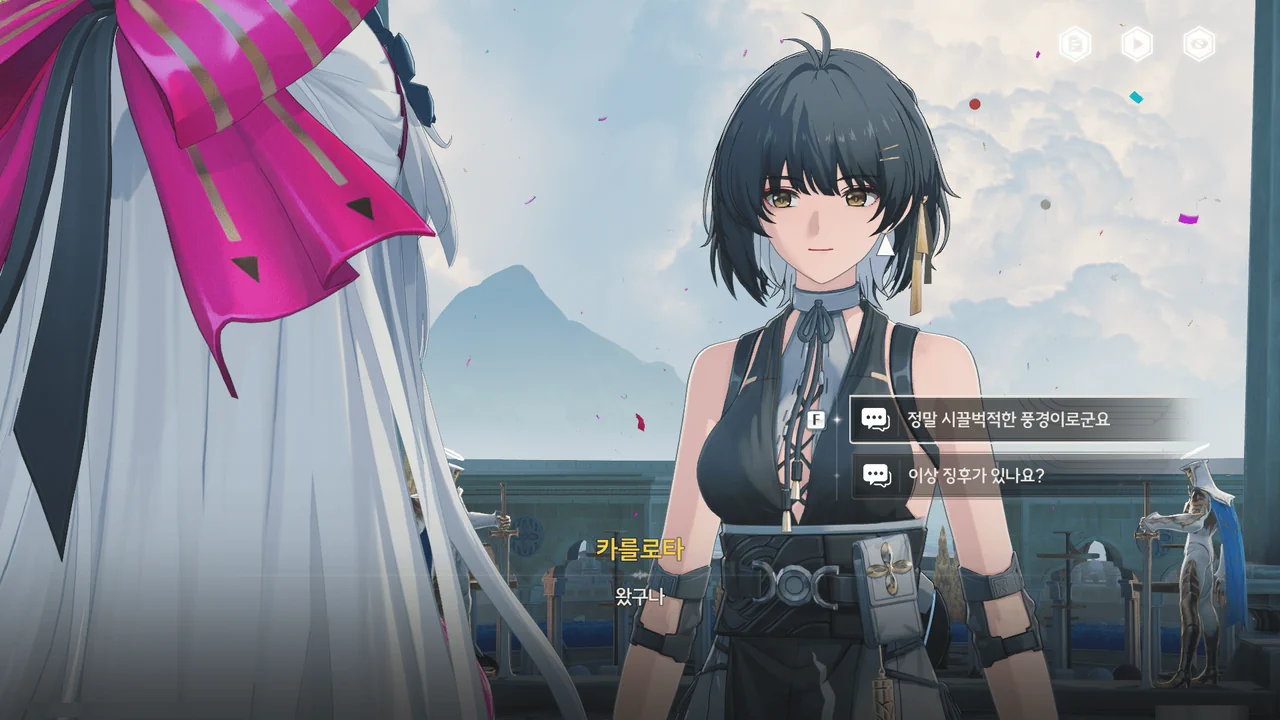Open the dialogue log icon

point(1075,44)
